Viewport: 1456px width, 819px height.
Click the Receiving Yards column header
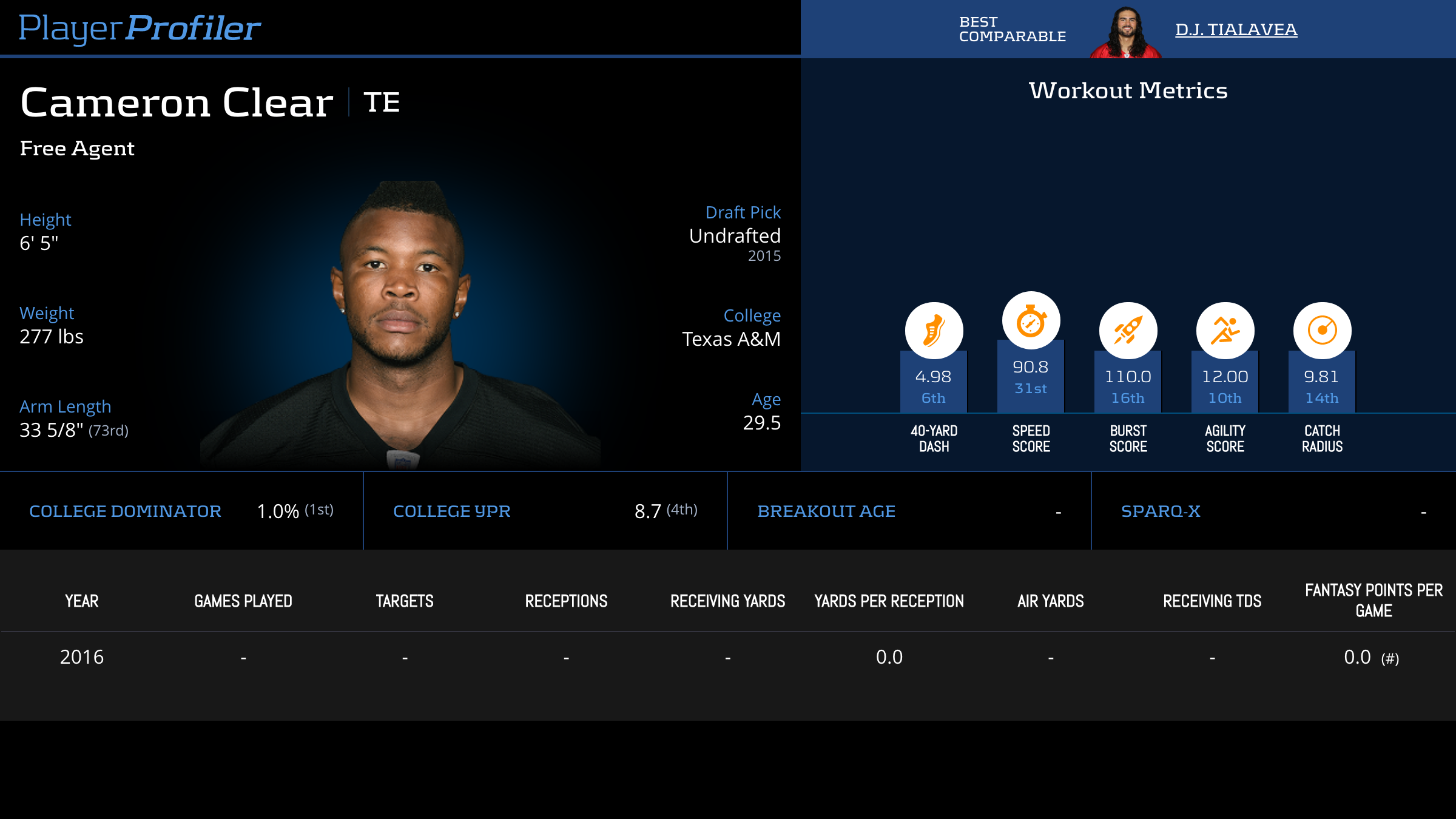(x=727, y=601)
